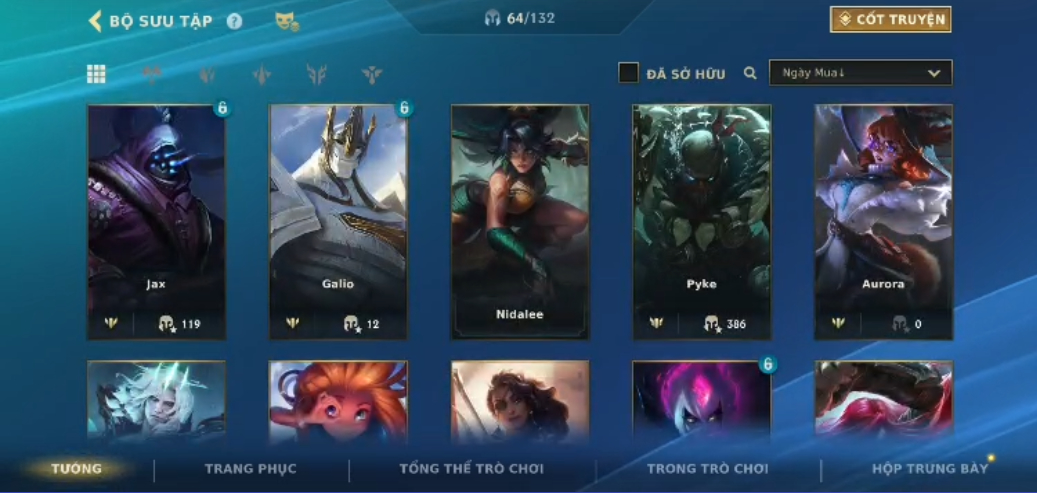Select the Jax champion card
This screenshot has width=1037, height=493.
coord(156,220)
